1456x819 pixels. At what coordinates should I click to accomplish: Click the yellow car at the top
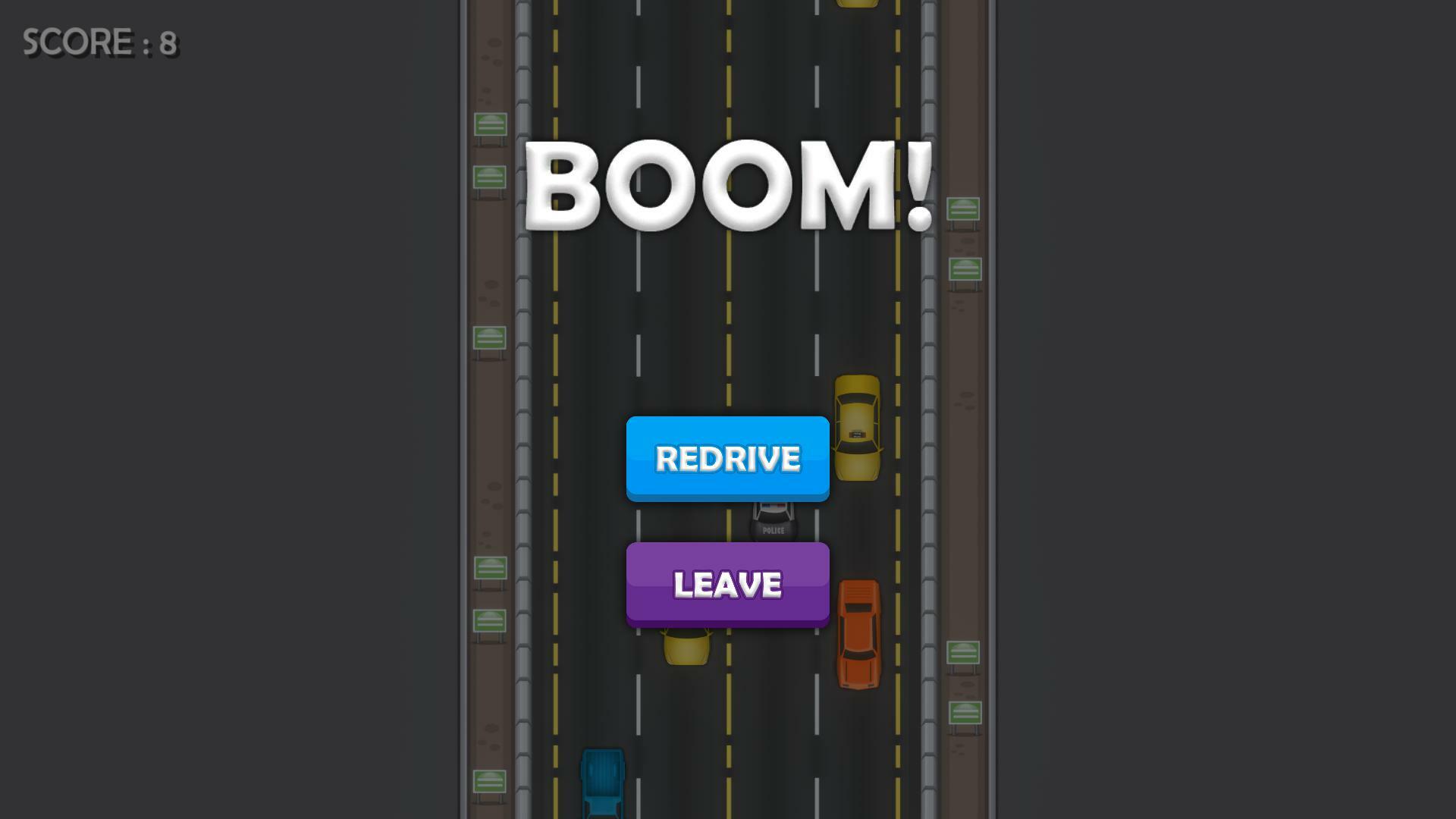click(x=856, y=6)
